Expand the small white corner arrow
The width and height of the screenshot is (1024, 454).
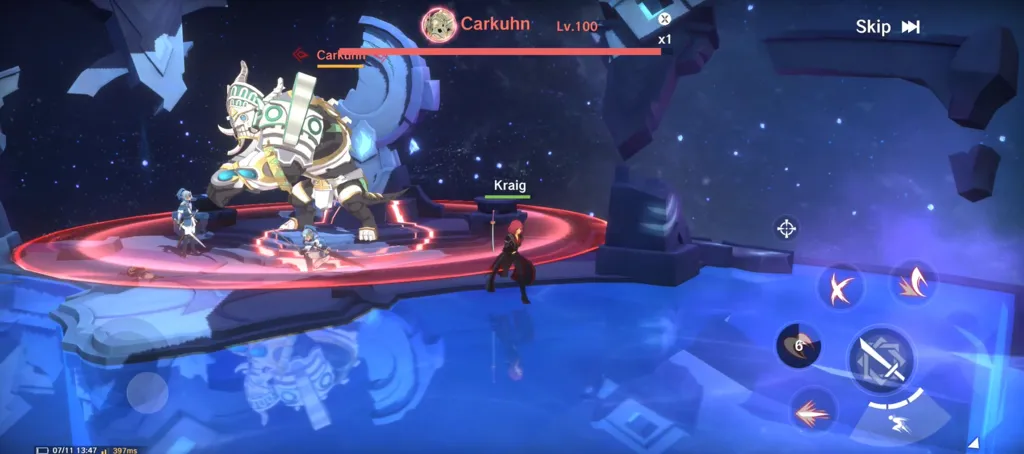973,442
